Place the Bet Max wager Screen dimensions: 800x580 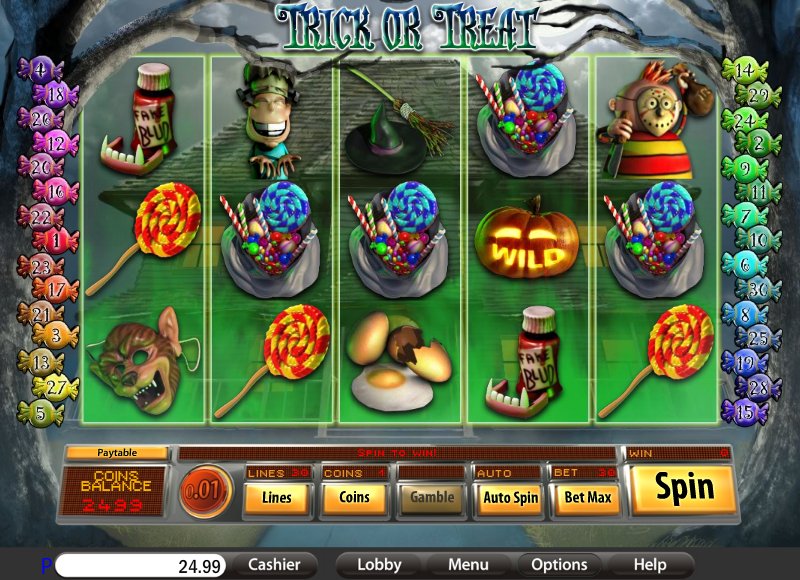click(x=587, y=496)
